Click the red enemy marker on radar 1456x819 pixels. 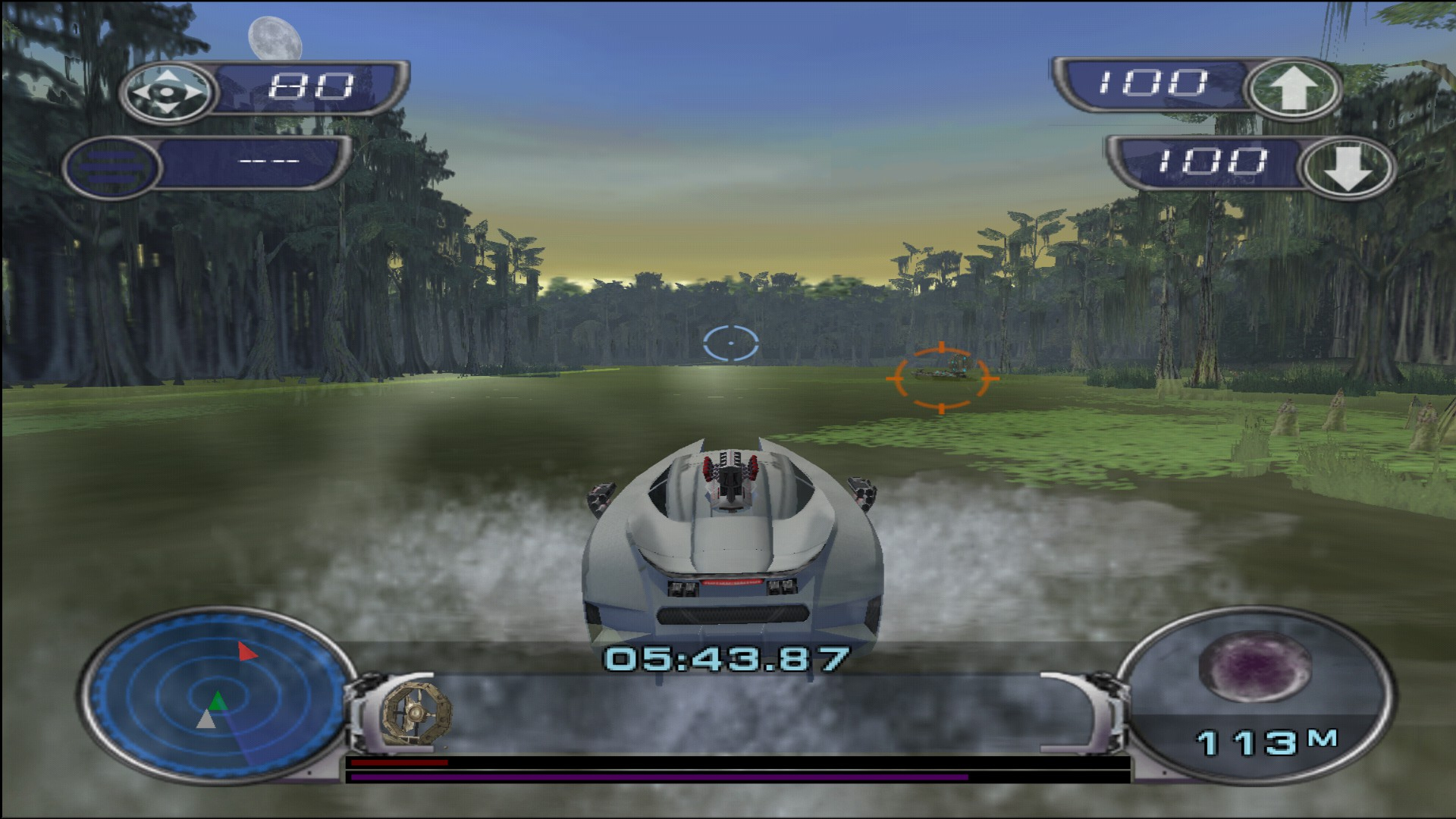(x=246, y=651)
